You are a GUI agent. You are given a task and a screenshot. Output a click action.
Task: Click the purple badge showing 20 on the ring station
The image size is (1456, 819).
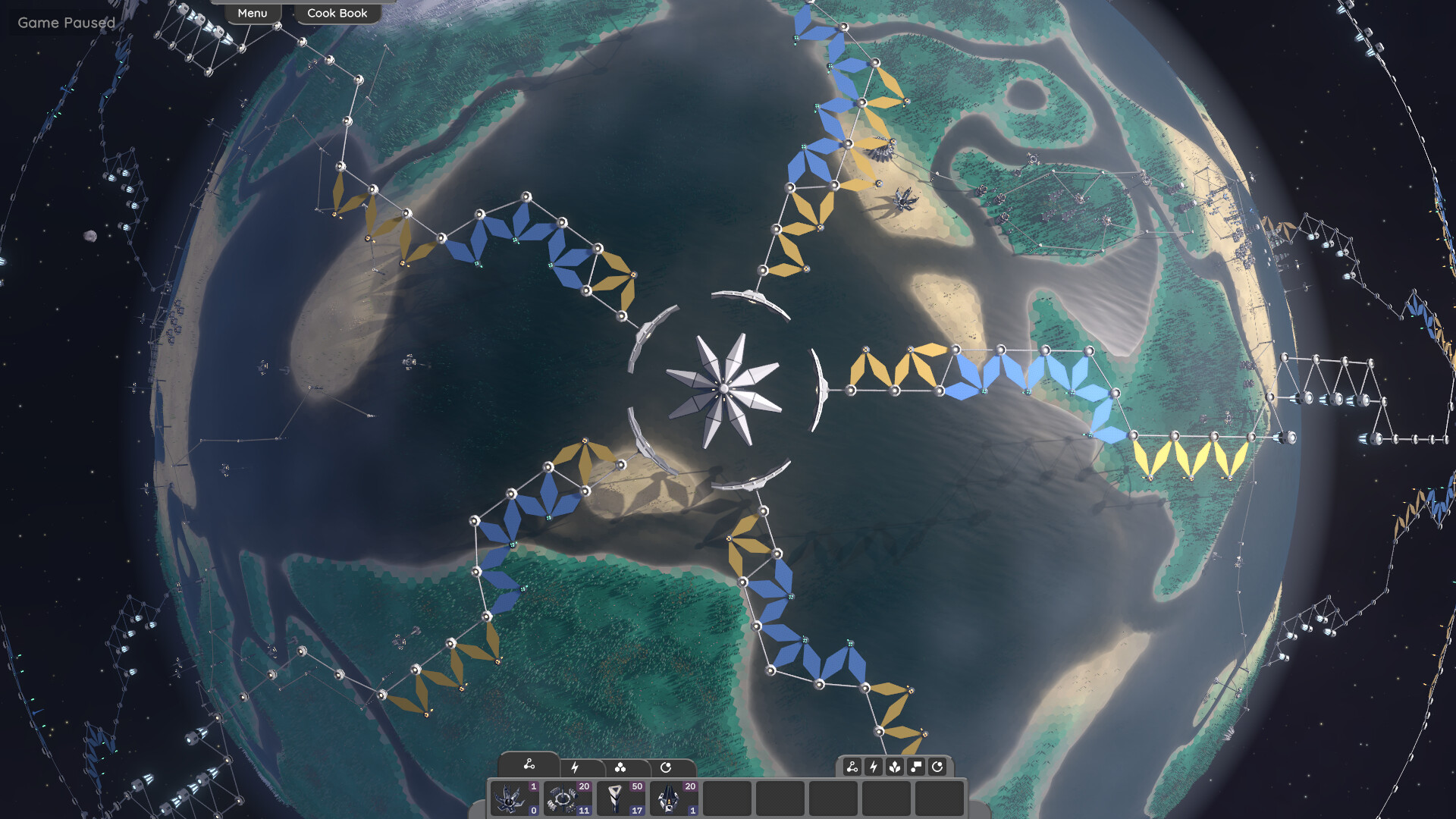[584, 787]
